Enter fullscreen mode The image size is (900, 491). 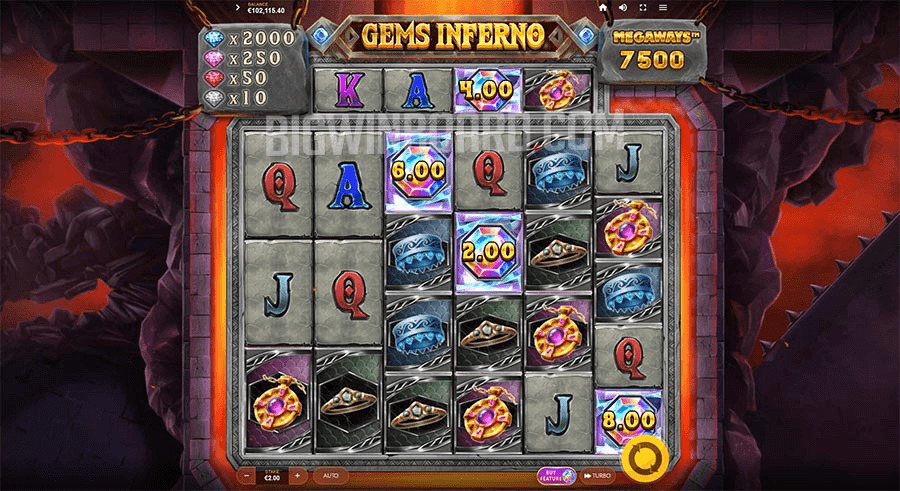(x=641, y=7)
